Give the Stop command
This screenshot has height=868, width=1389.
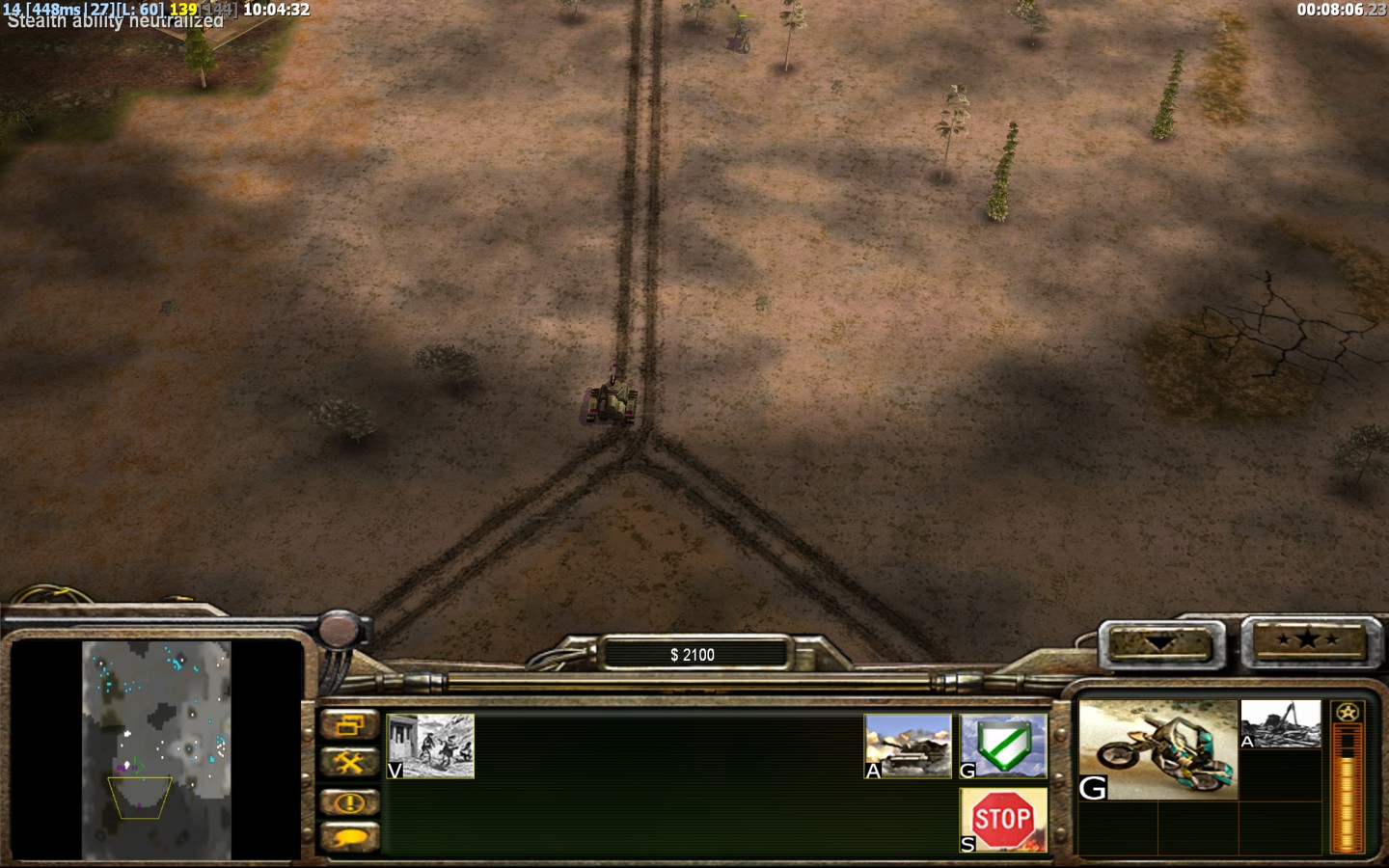tap(1003, 820)
